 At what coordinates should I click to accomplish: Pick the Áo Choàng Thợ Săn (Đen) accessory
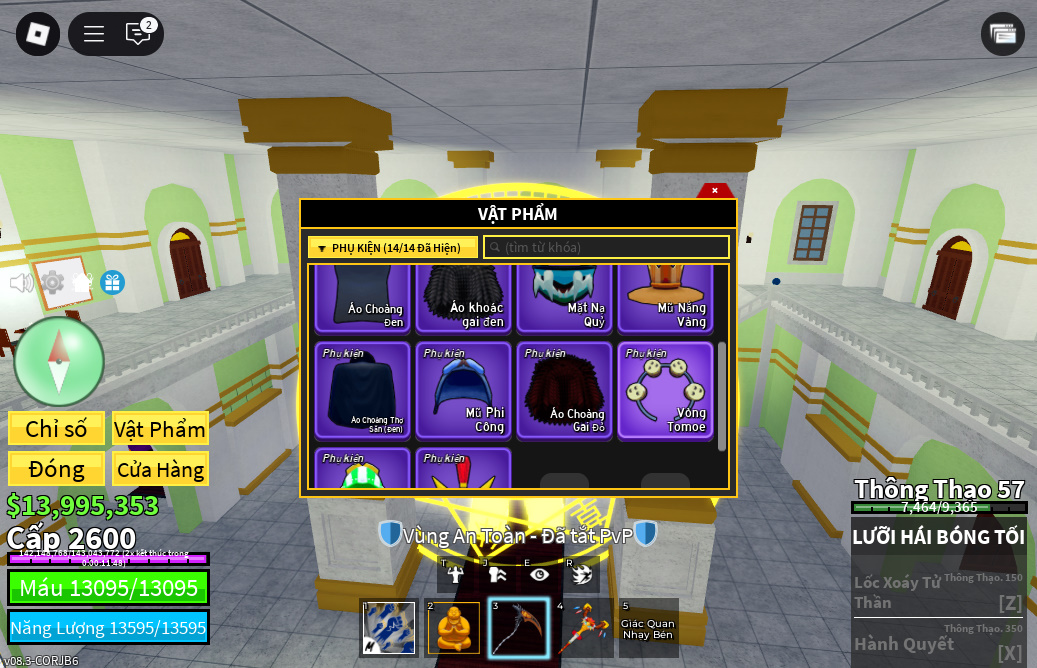pyautogui.click(x=362, y=391)
